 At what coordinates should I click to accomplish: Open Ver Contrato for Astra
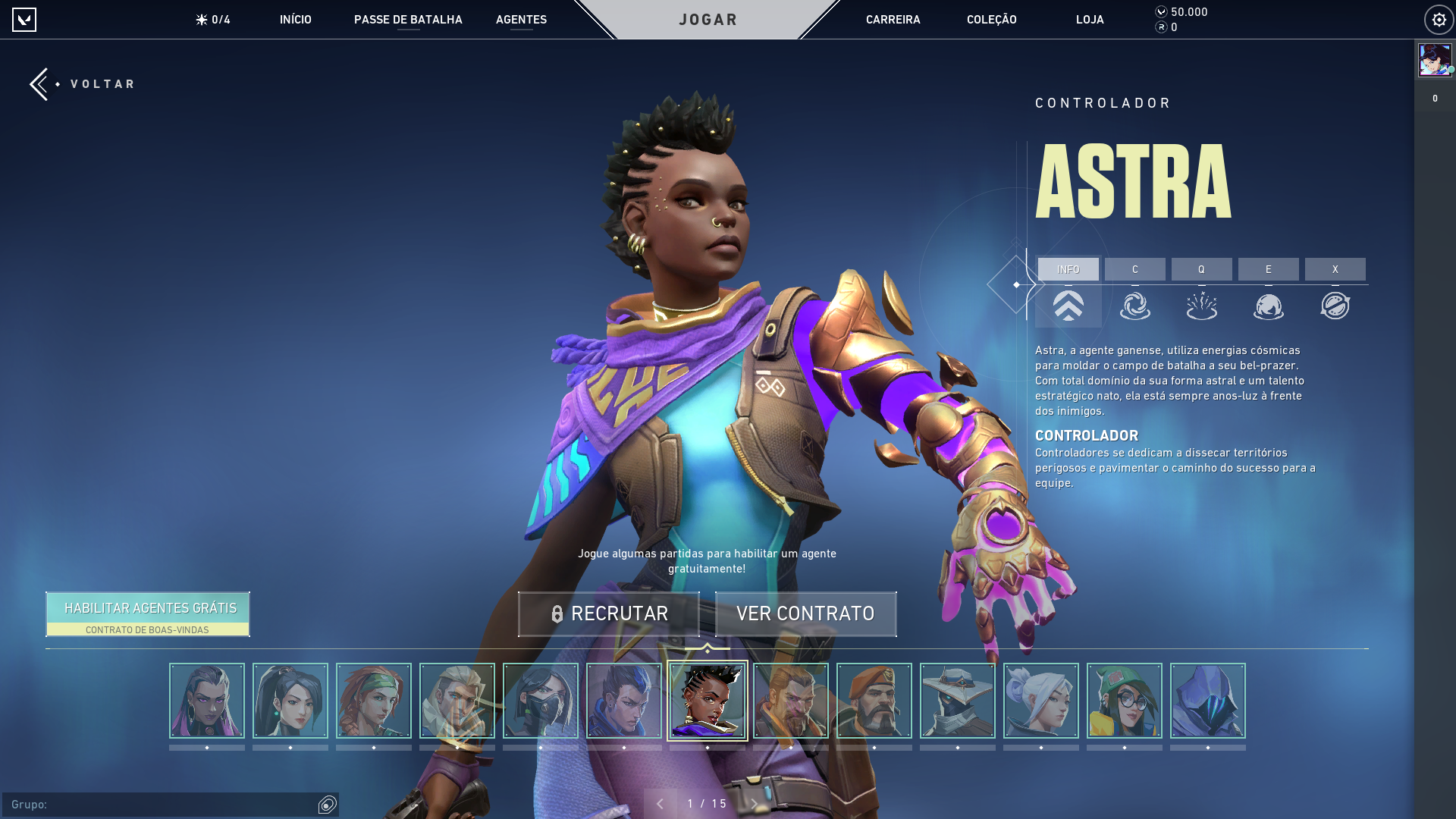[x=805, y=613]
